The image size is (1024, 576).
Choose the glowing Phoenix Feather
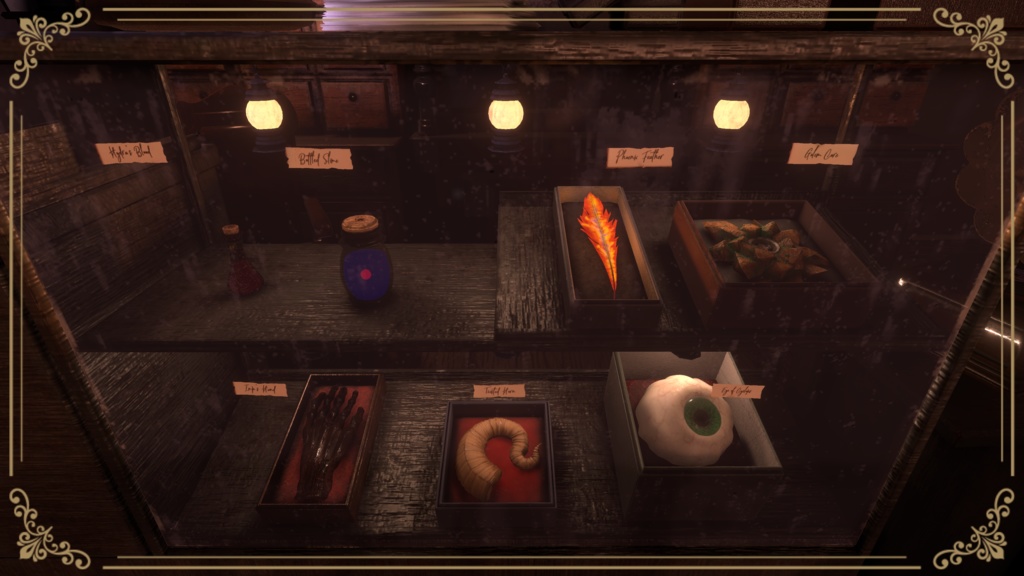tap(601, 237)
